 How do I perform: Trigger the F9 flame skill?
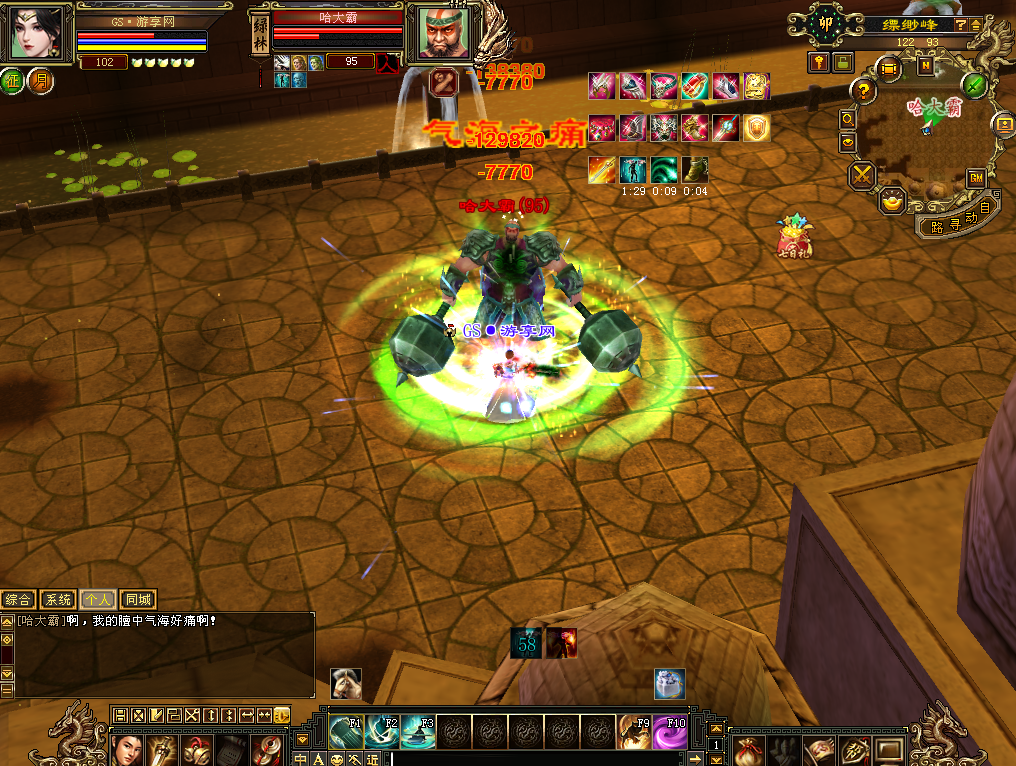634,733
